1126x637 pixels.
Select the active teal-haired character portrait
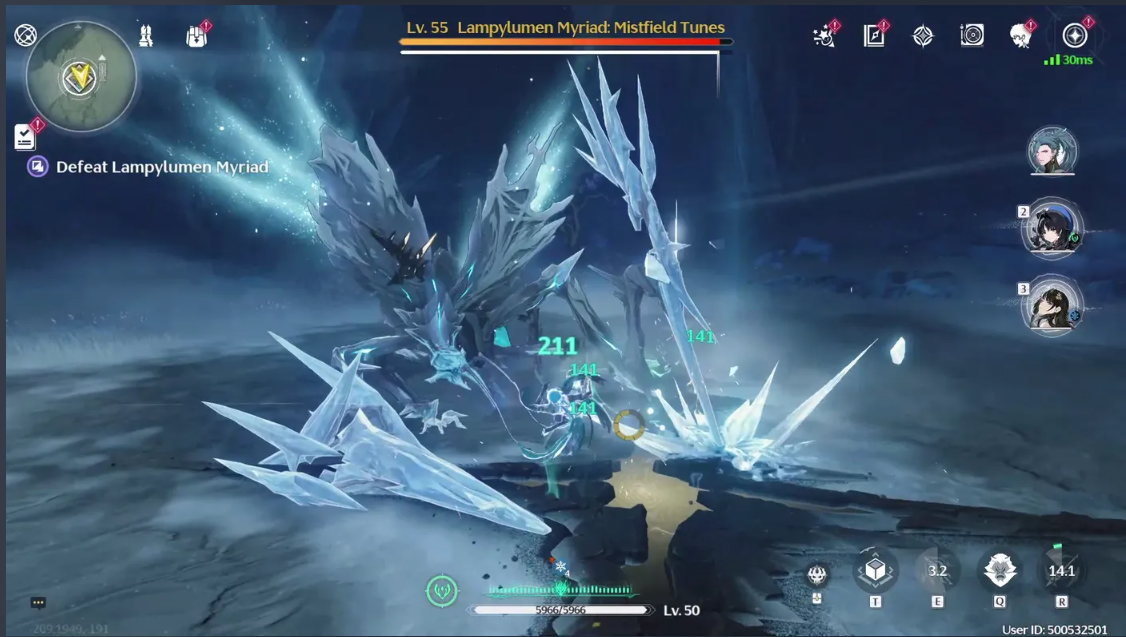[1051, 151]
